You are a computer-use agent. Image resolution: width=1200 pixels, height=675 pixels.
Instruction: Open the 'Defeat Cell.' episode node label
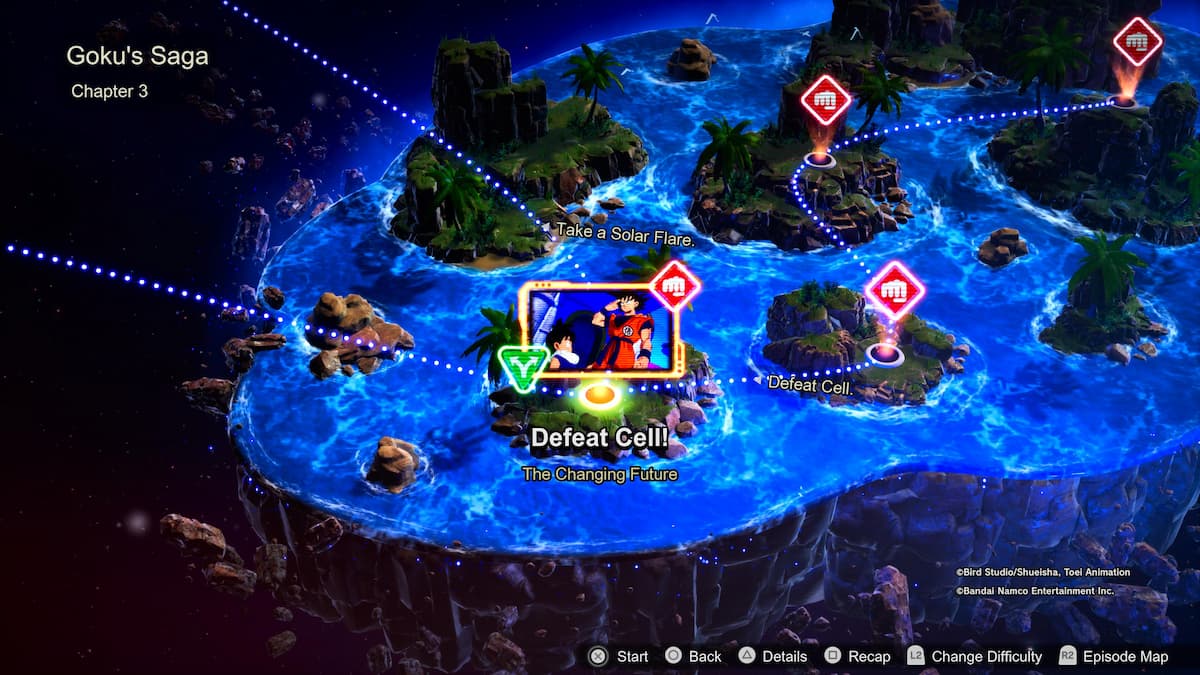point(810,383)
